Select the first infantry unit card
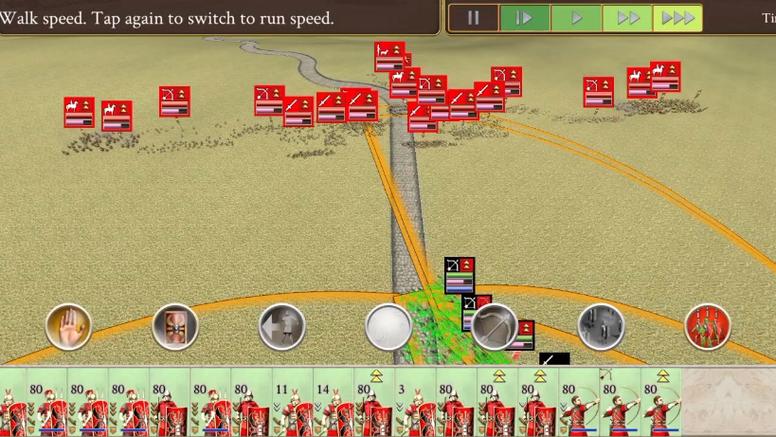The height and width of the screenshot is (437, 776). point(20,402)
